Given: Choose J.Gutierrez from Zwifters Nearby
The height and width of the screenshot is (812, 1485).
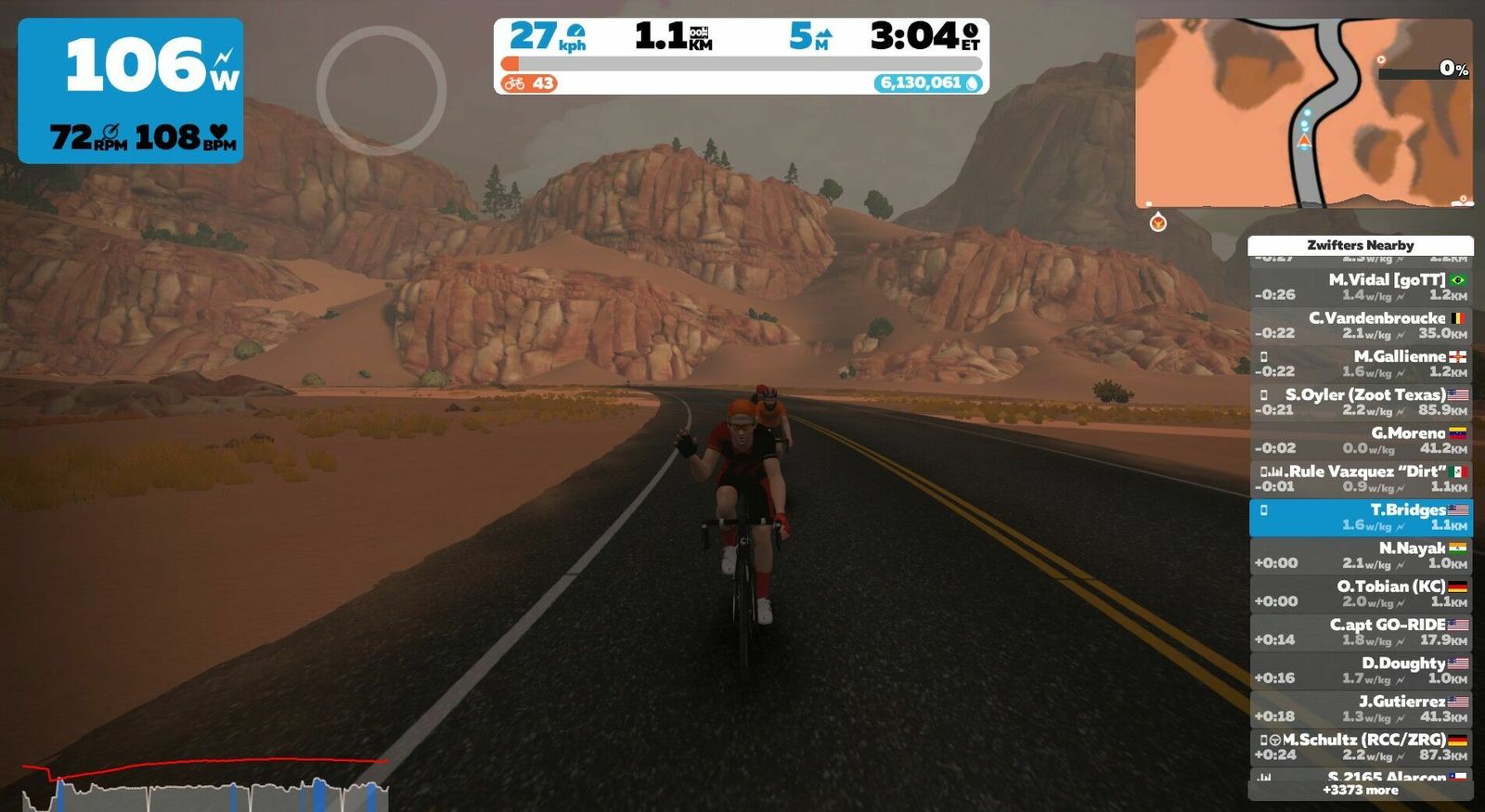Looking at the screenshot, I should point(1360,709).
